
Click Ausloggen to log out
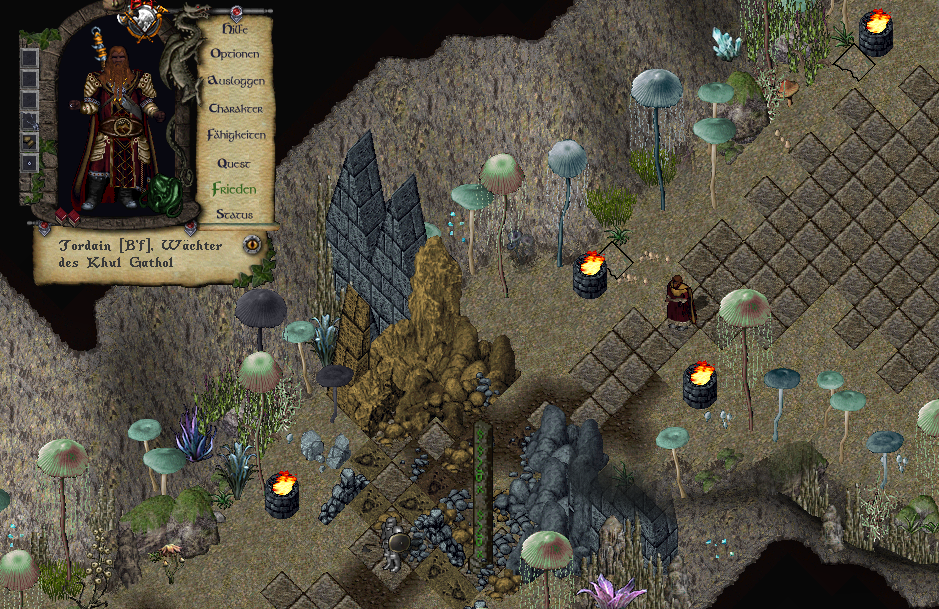(235, 80)
